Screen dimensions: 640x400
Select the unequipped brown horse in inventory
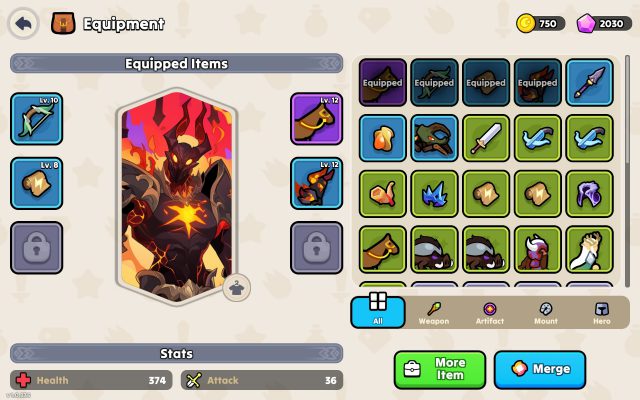382,250
